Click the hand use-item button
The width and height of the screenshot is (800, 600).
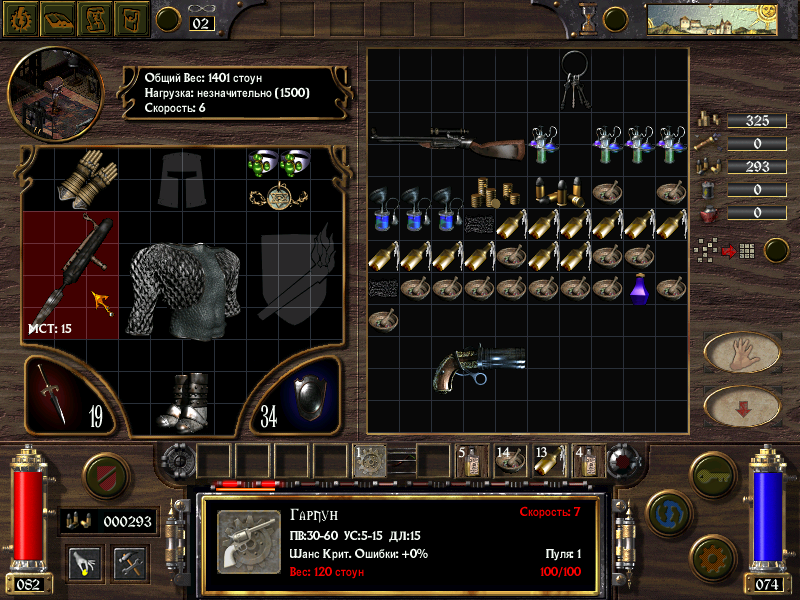[741, 353]
